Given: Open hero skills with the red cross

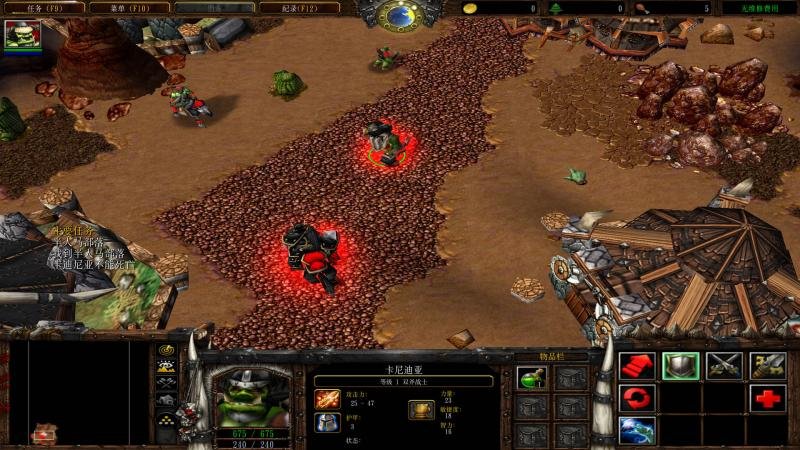Looking at the screenshot, I should point(767,399).
